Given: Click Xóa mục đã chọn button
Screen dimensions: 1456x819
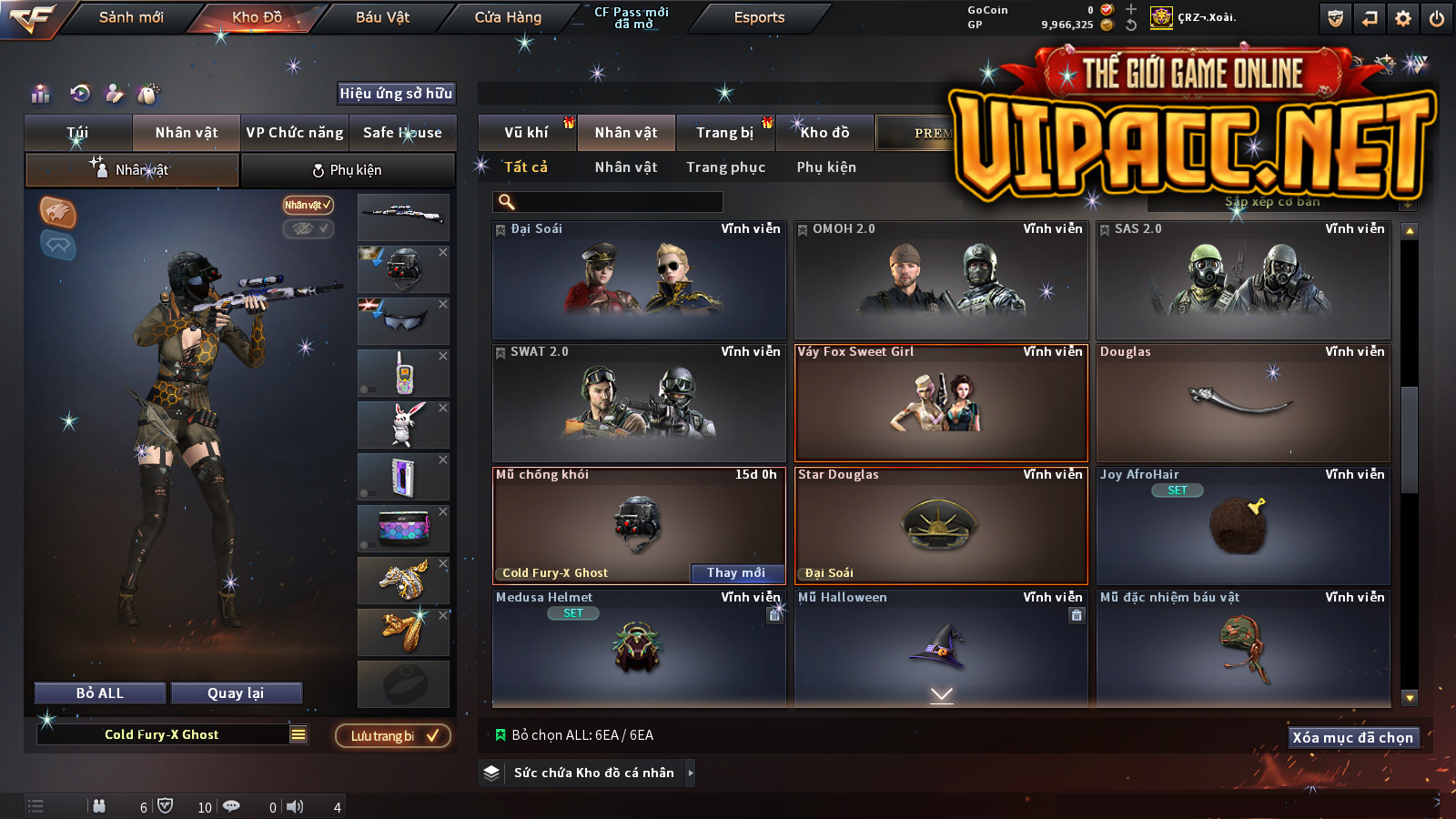Looking at the screenshot, I should click(1353, 737).
